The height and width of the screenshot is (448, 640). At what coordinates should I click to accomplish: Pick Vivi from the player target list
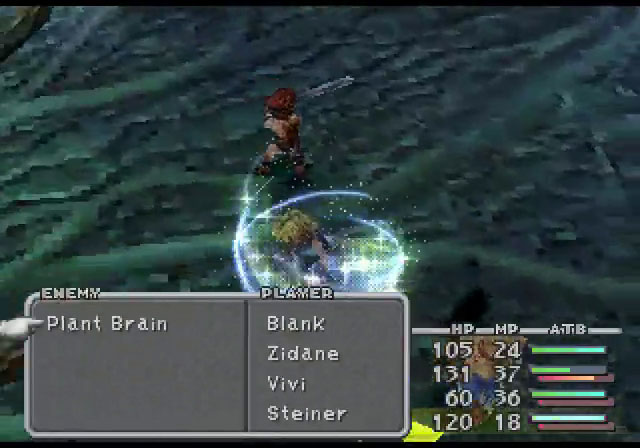pos(287,384)
